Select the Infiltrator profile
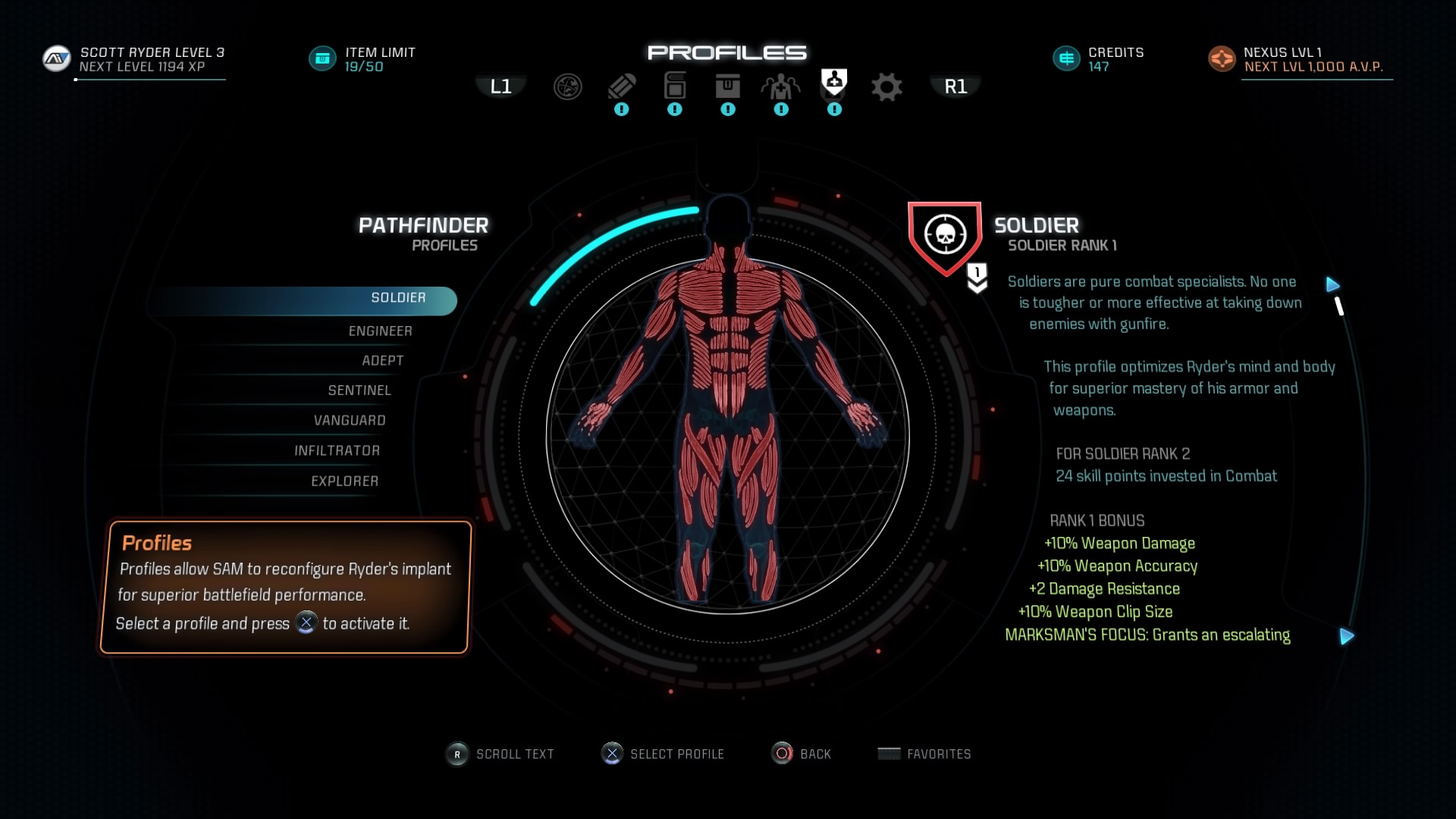 (x=337, y=451)
